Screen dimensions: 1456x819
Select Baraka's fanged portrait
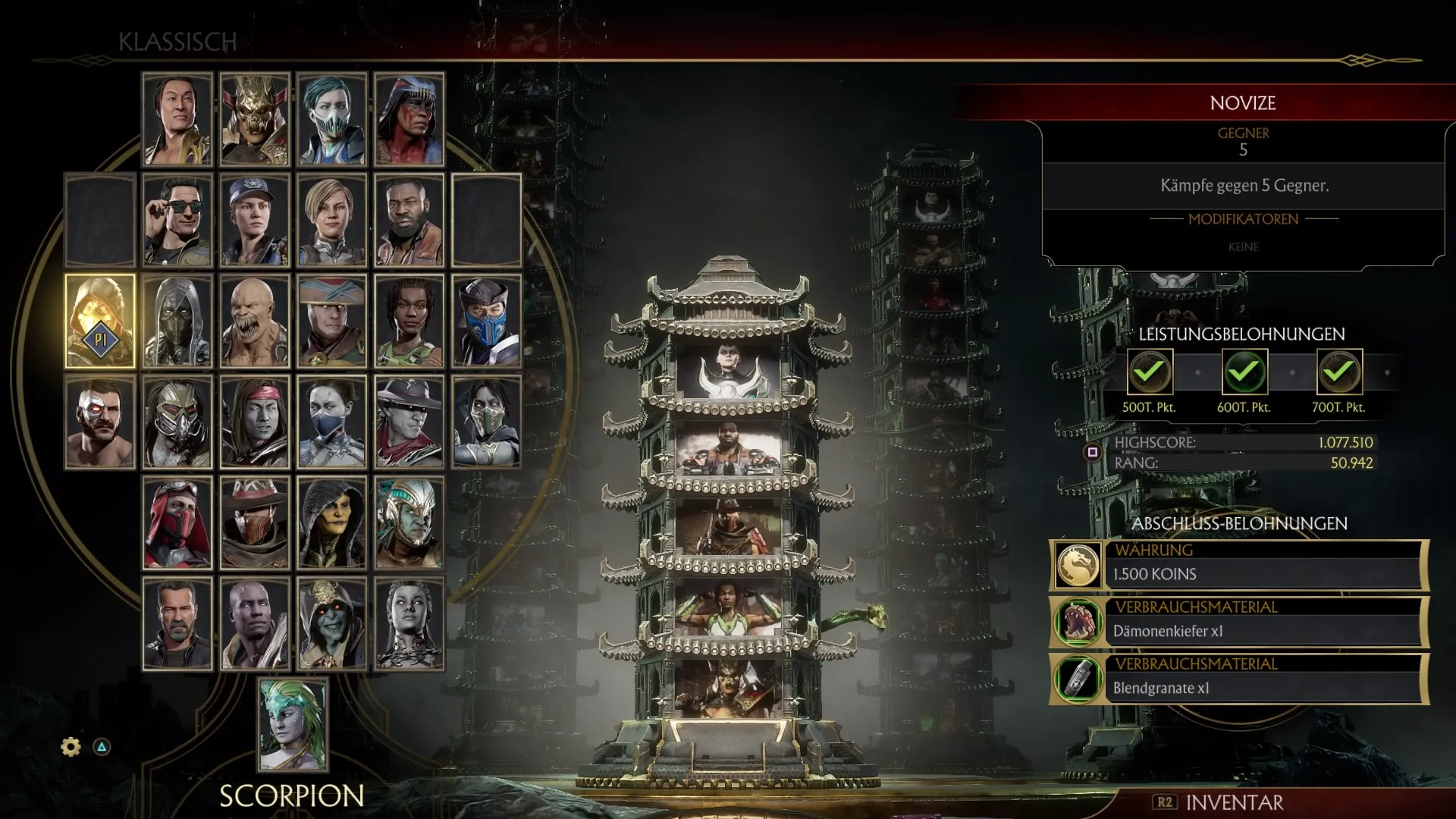[x=255, y=322]
